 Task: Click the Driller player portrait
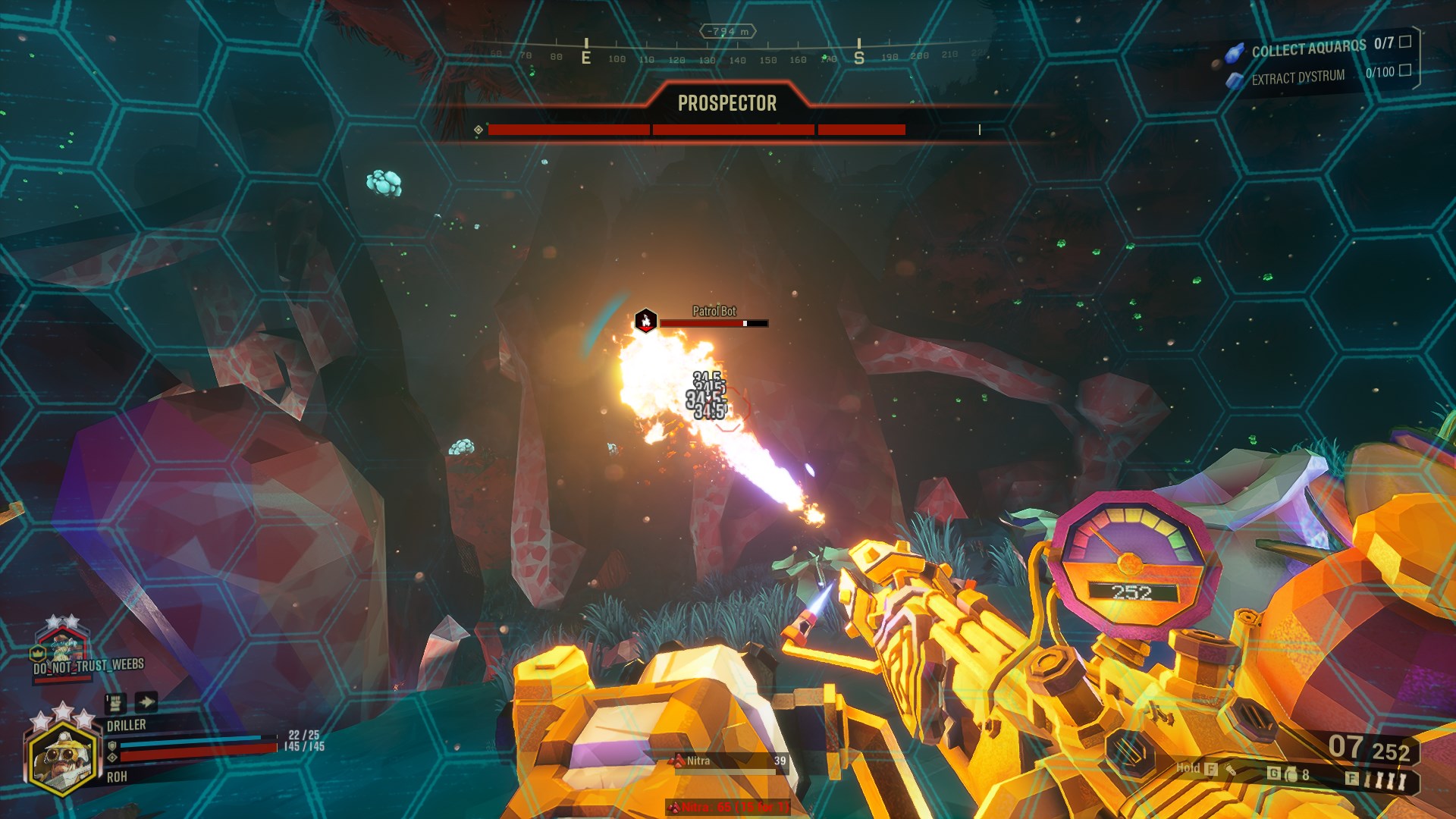coord(64,755)
